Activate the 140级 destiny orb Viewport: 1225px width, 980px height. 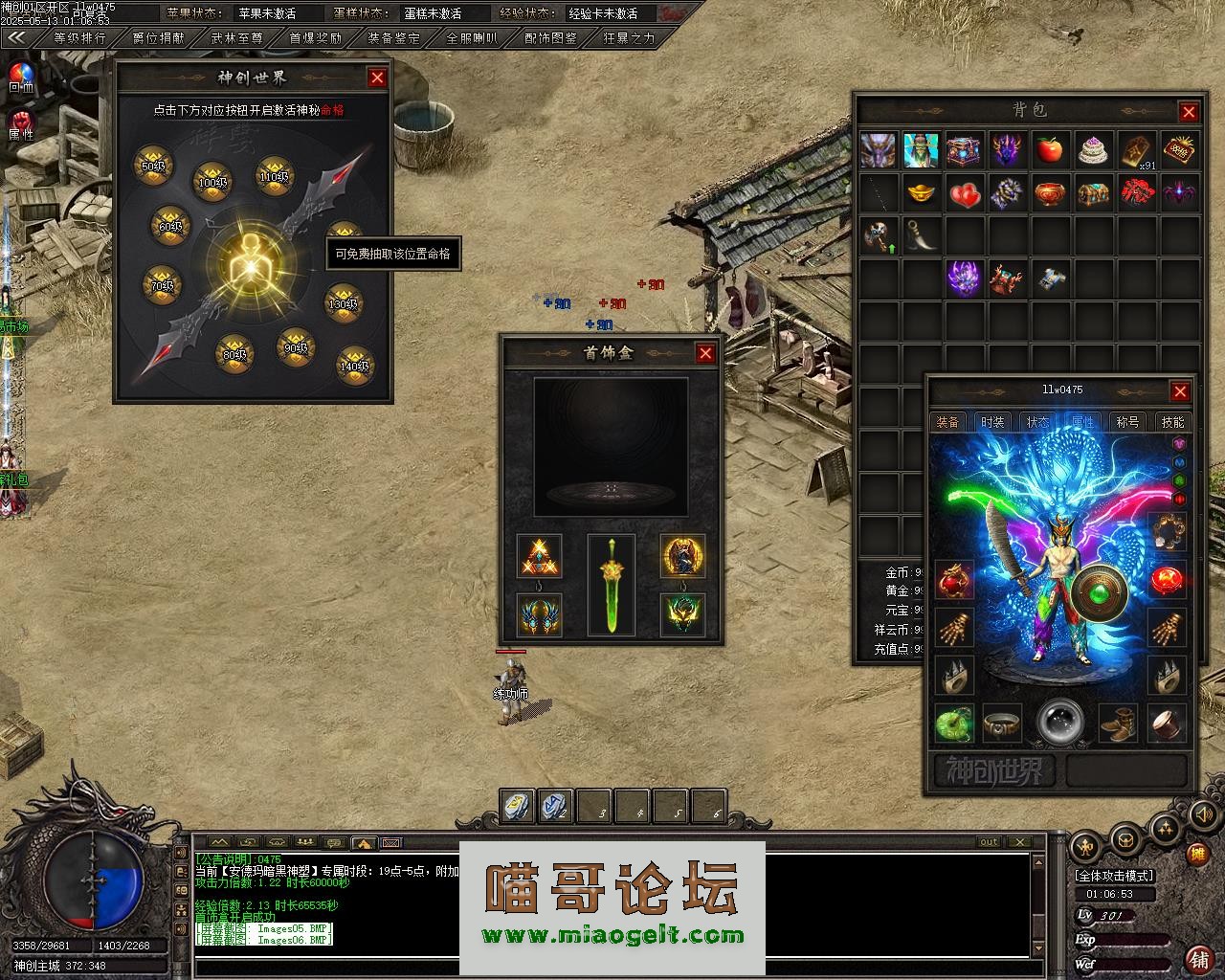(x=354, y=364)
